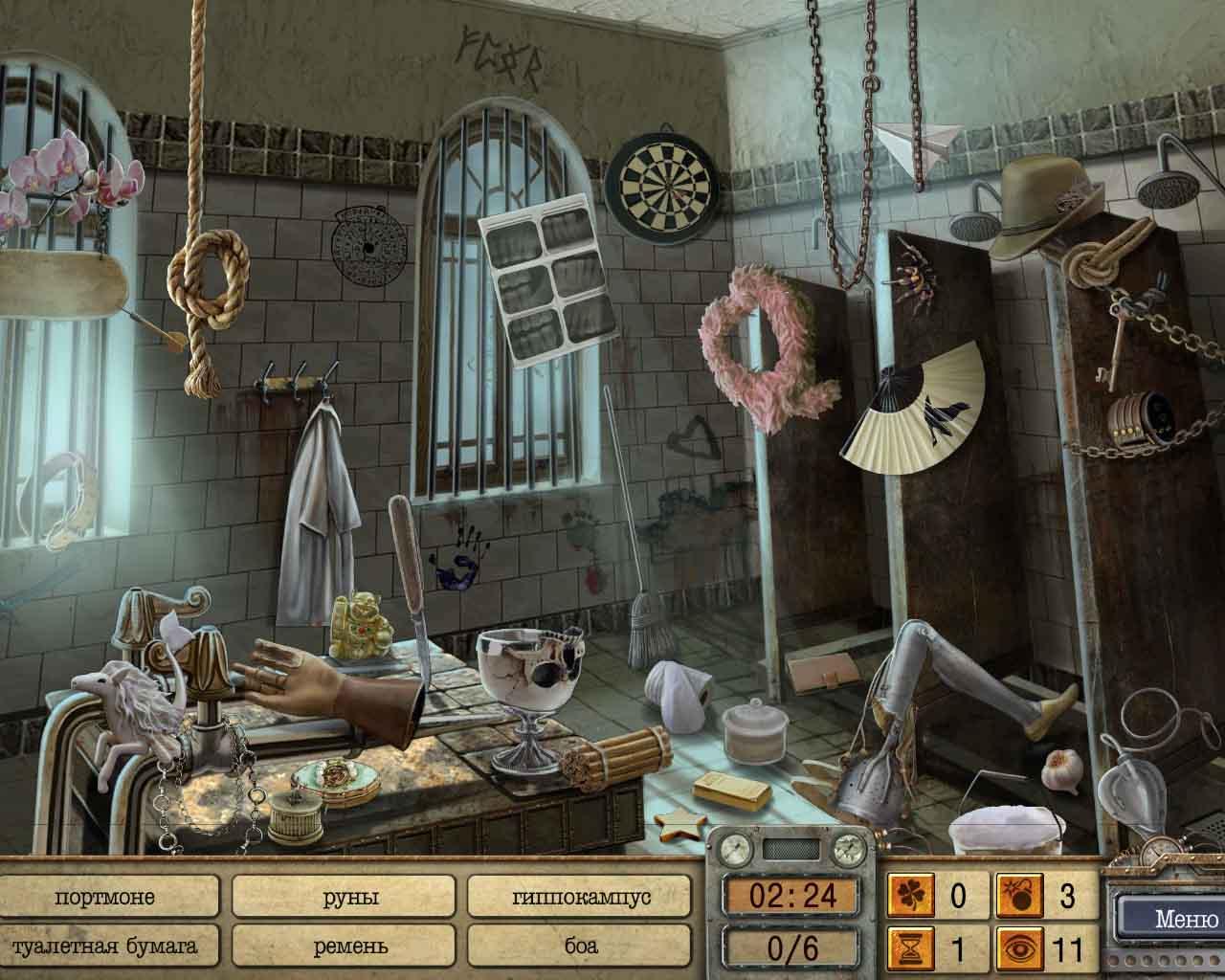This screenshot has width=1225, height=980.
Task: Select the 'портмоне' word in the list
Action: (105, 898)
